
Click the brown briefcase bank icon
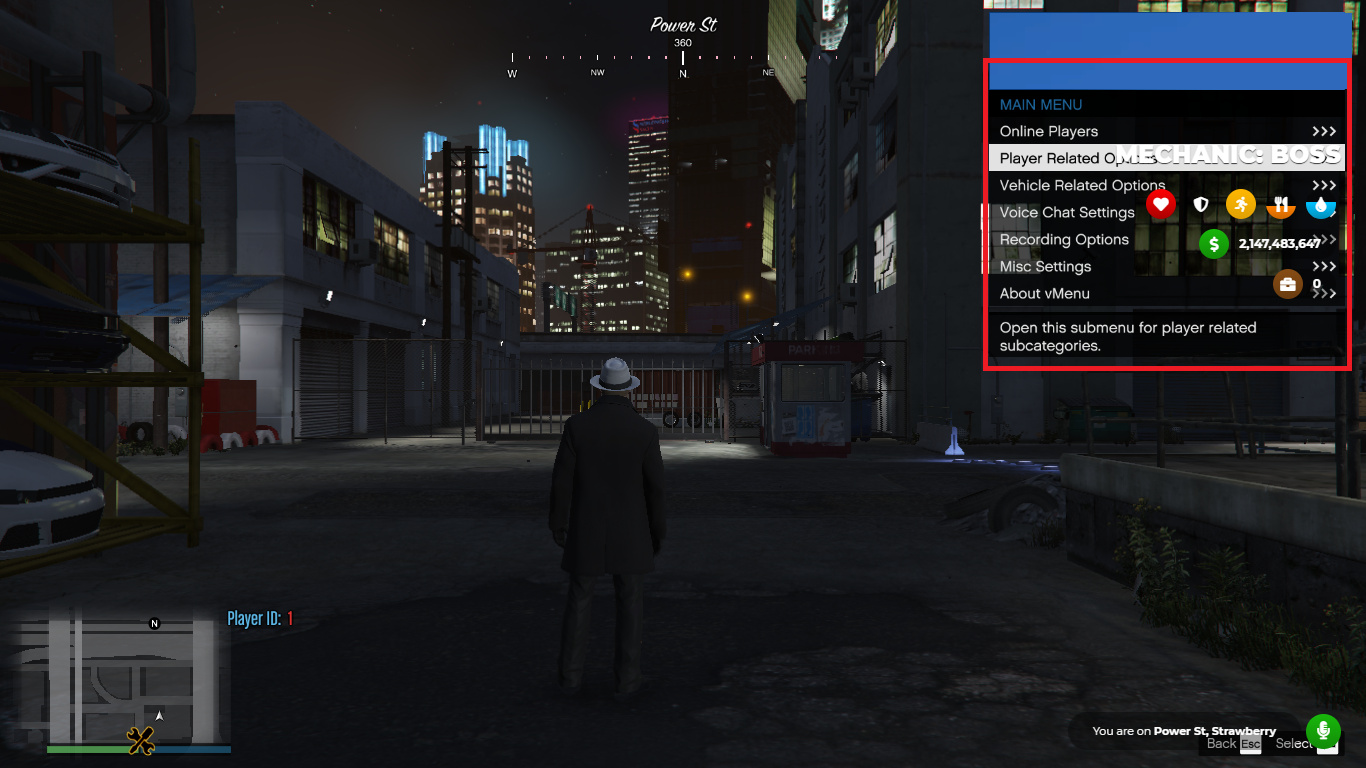[1288, 284]
